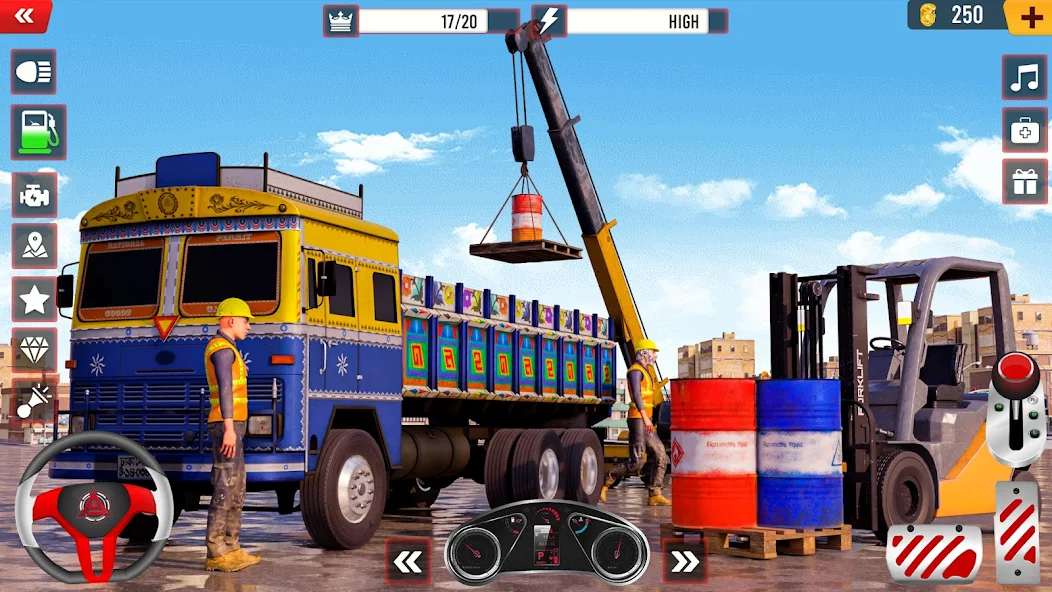Screen dimensions: 1052x592
Task: Click the brake pedal
Action: 933,553
